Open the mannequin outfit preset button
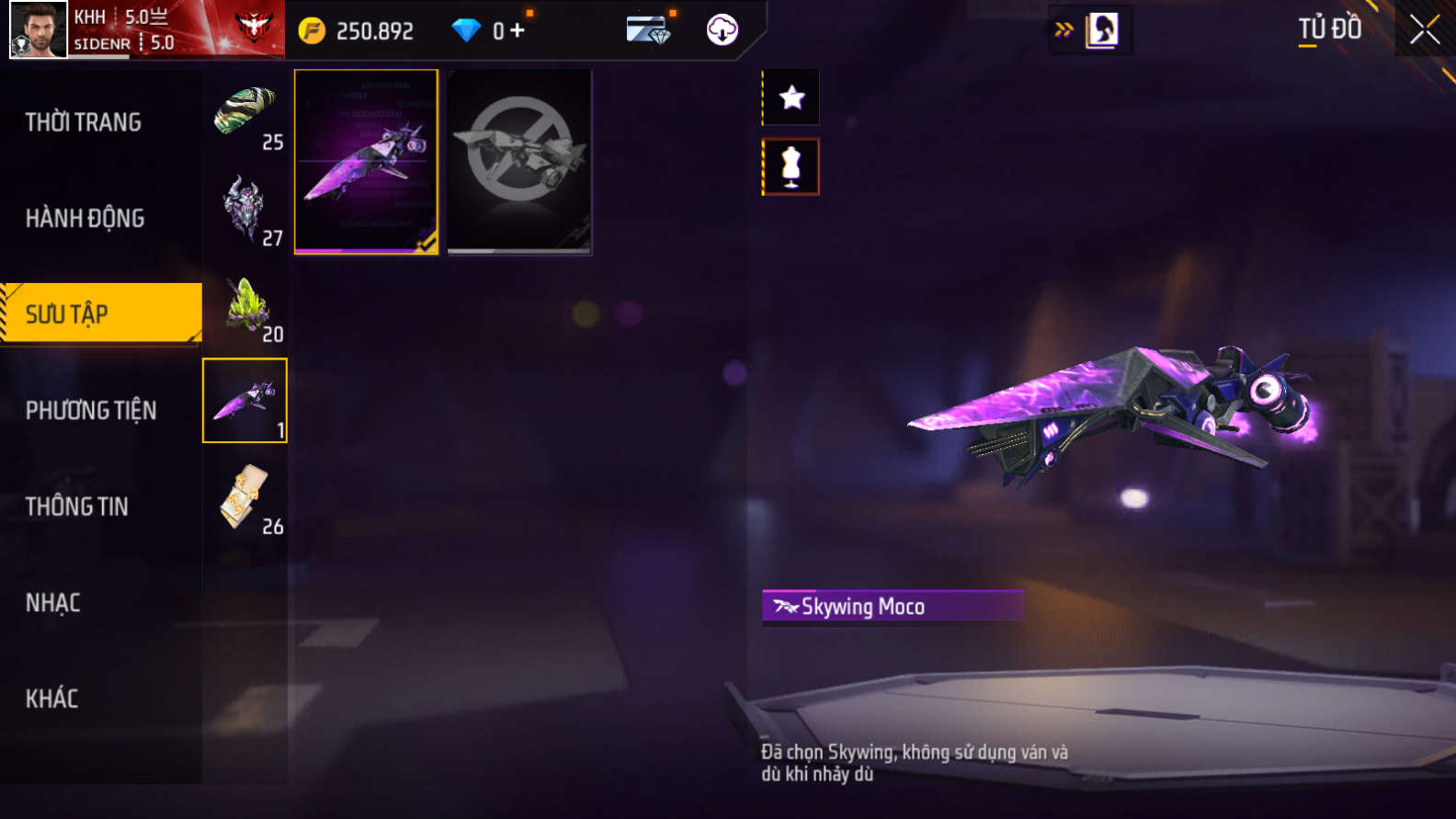 coord(791,167)
